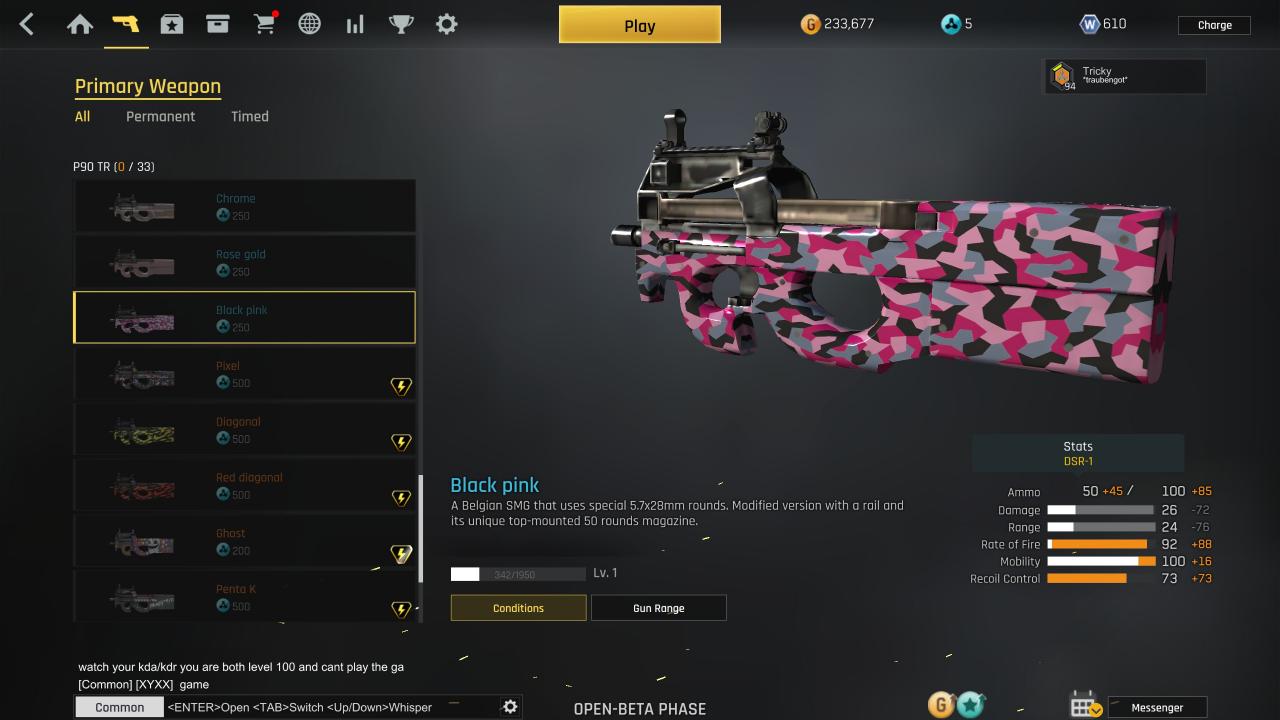Start a match with the Play button

point(639,25)
